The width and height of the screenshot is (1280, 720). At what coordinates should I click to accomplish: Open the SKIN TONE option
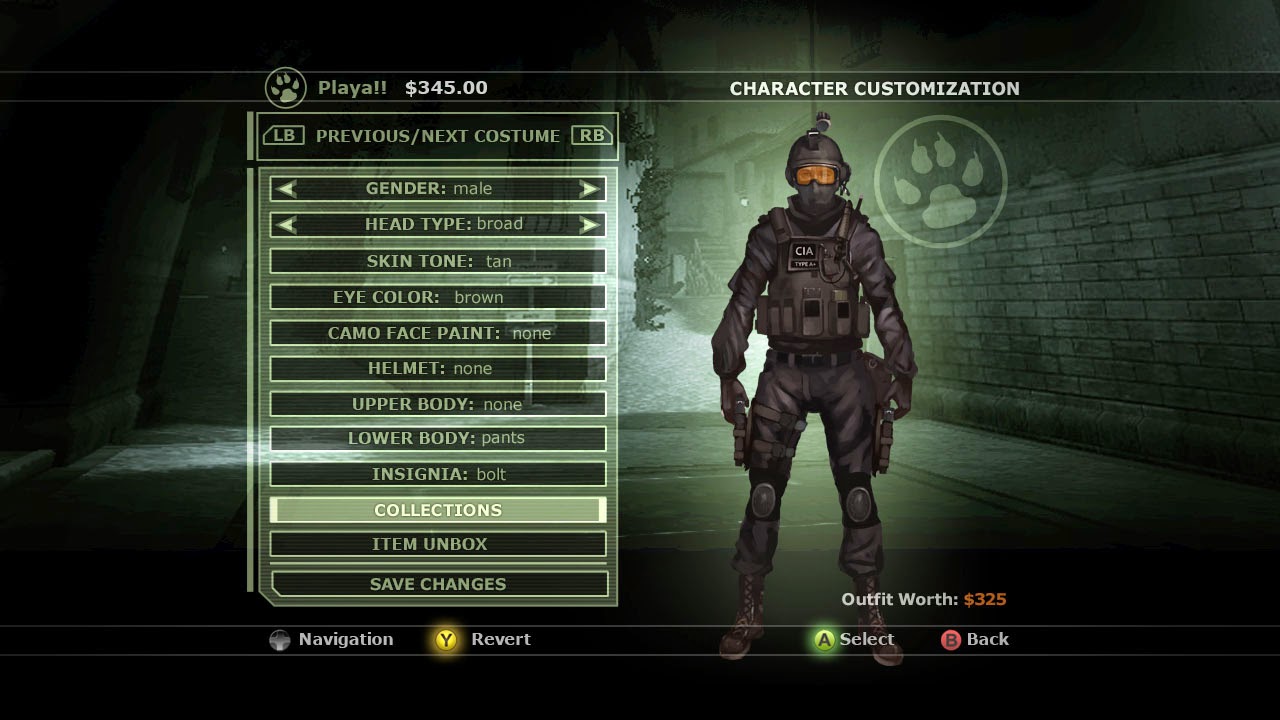point(437,260)
